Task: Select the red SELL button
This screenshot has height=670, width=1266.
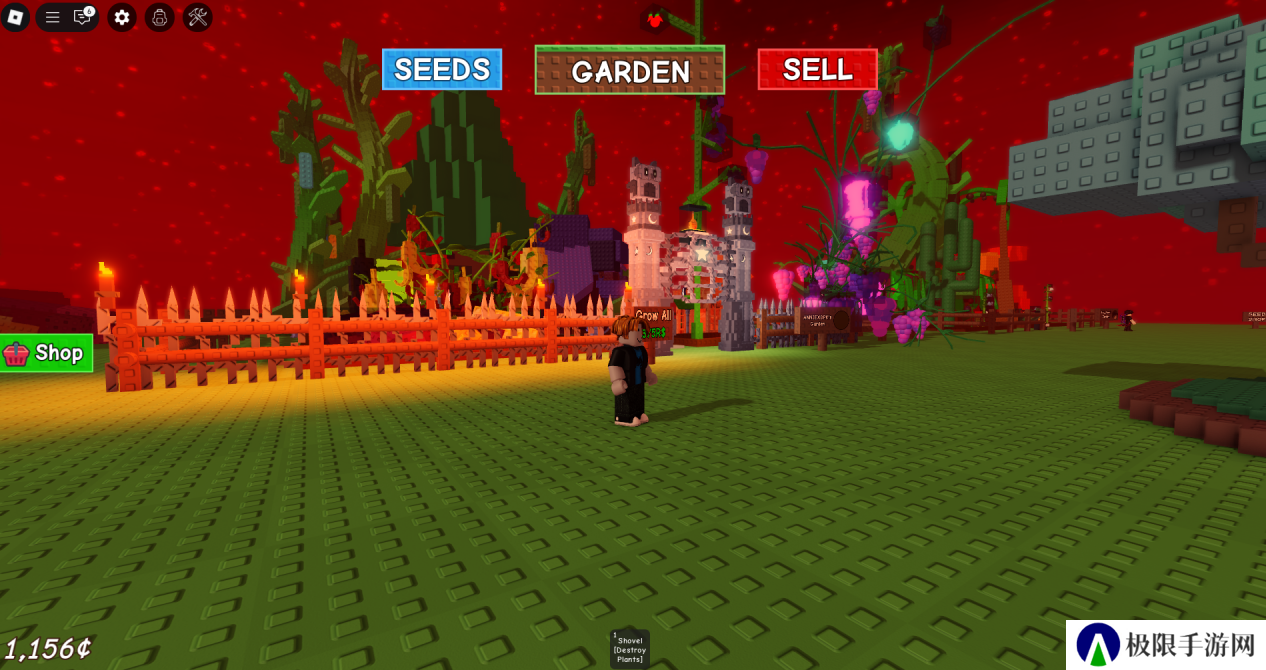Action: coord(817,69)
